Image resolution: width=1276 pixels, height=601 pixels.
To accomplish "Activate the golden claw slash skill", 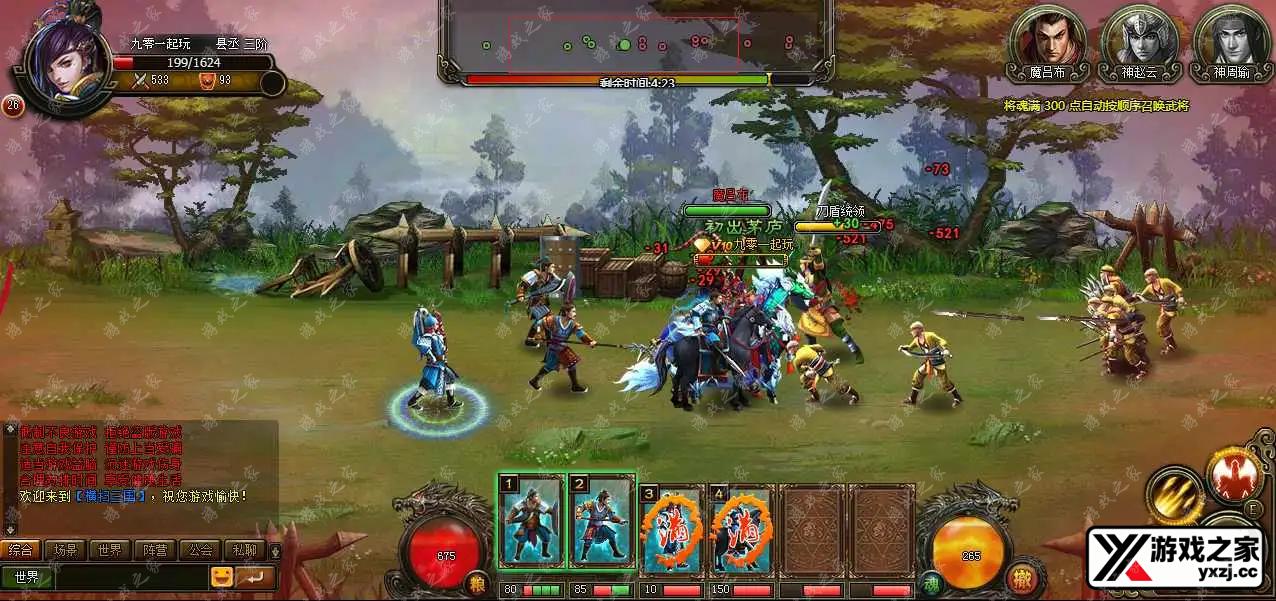I will pos(1175,495).
